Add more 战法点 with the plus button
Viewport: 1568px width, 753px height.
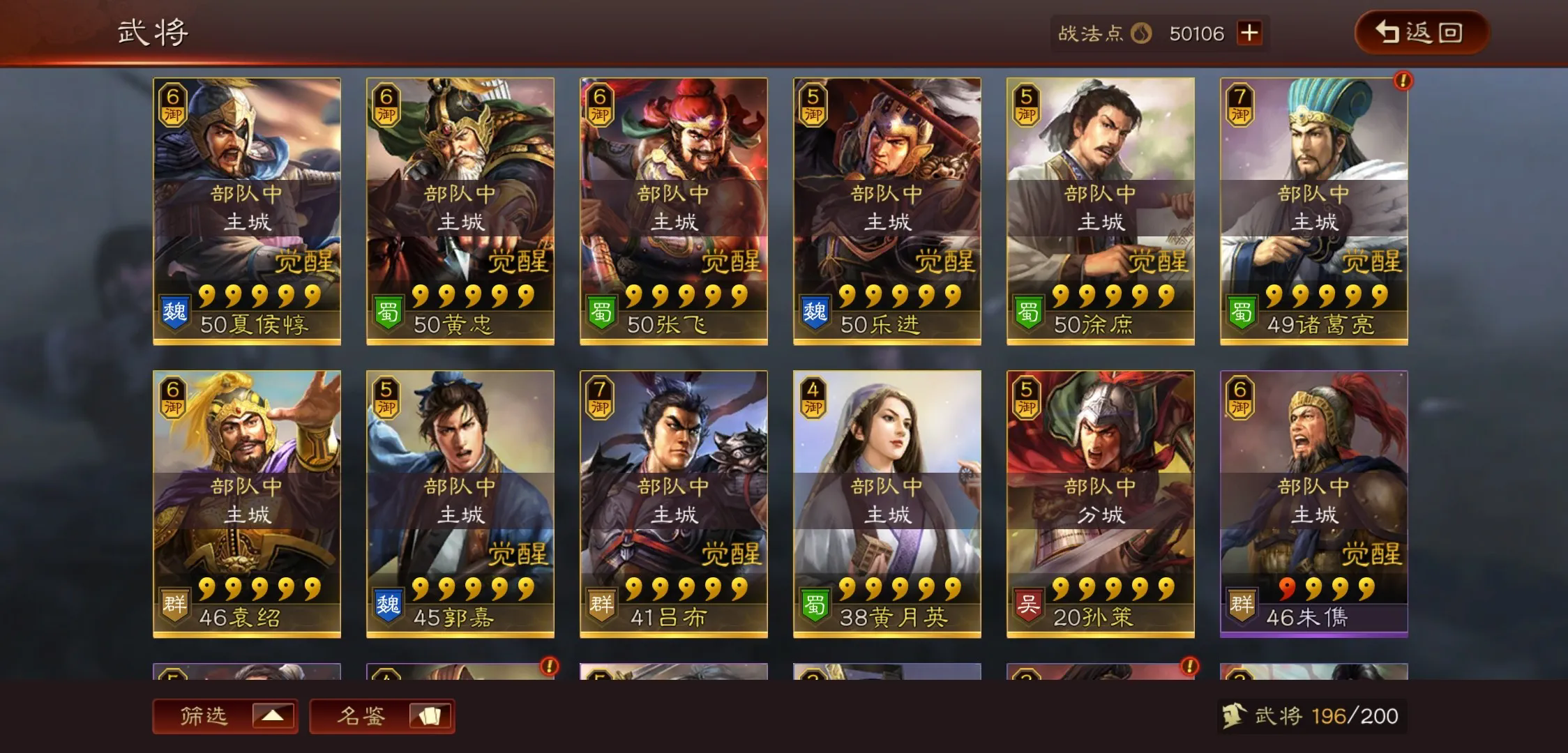click(x=1249, y=33)
